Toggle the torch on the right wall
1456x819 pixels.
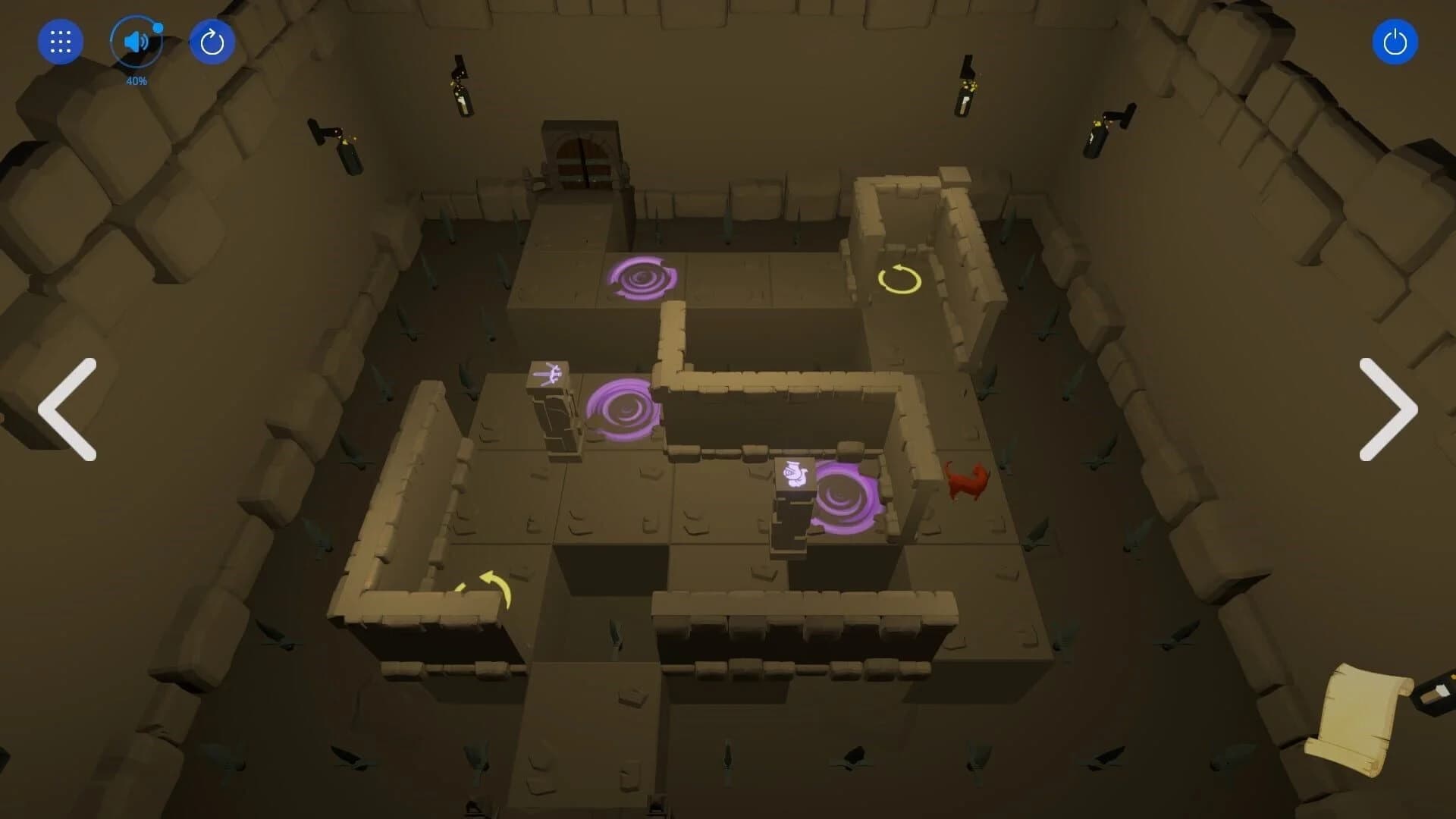click(1095, 136)
